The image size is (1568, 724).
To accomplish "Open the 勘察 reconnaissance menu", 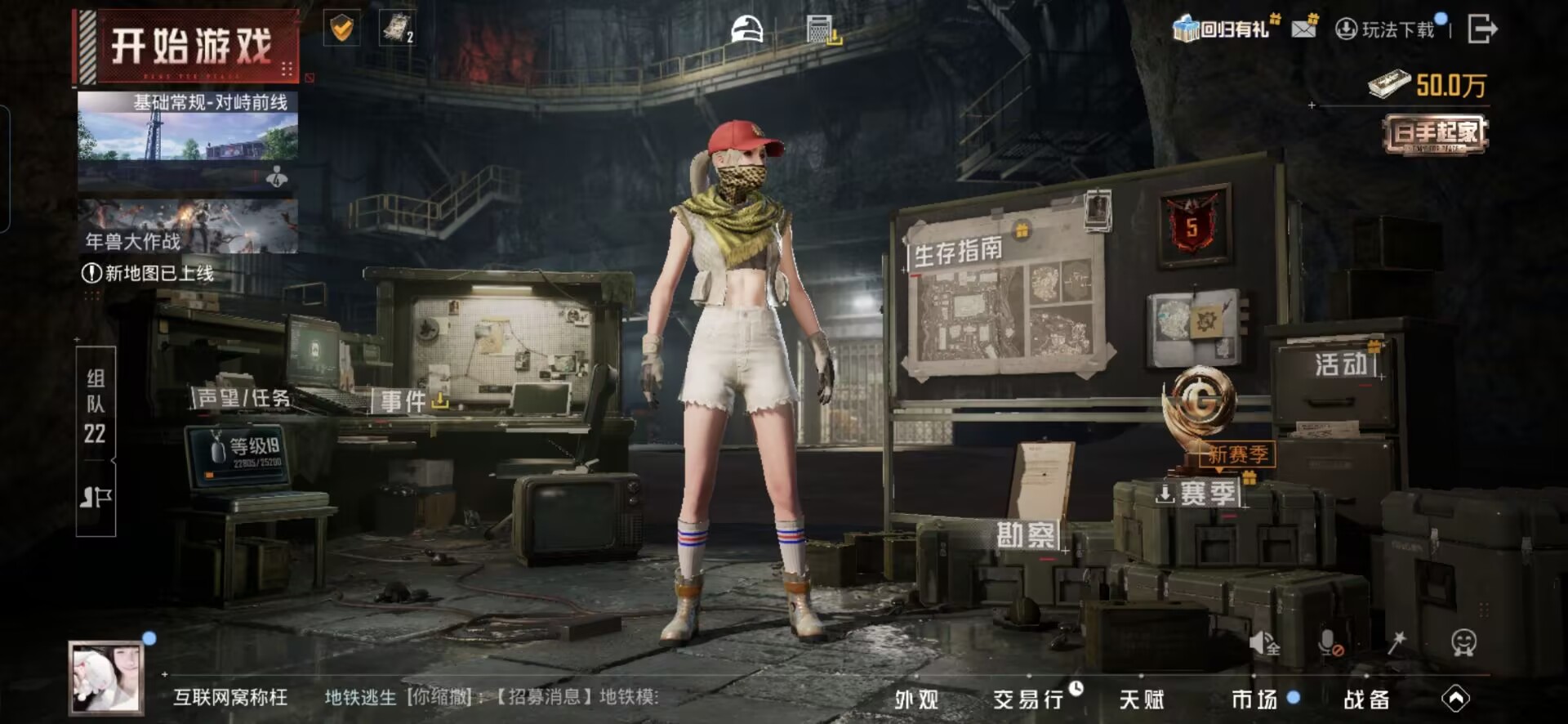I will (1026, 535).
